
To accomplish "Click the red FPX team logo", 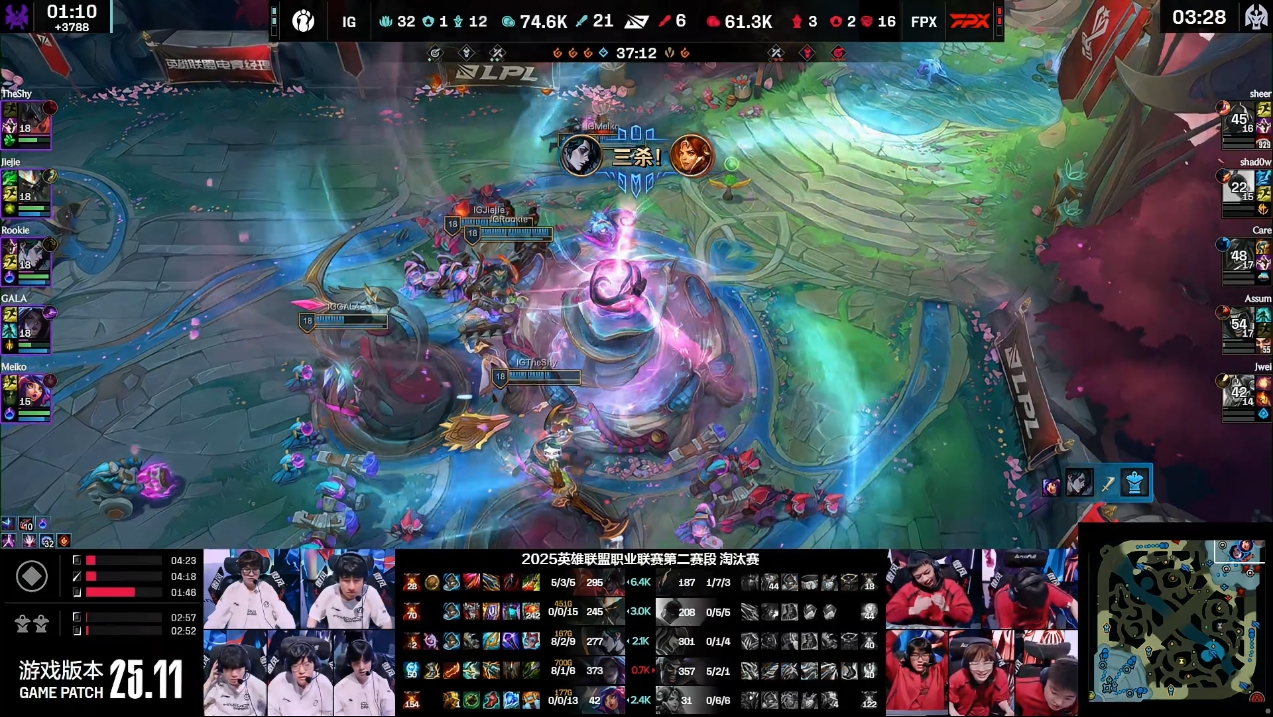I will (x=969, y=21).
